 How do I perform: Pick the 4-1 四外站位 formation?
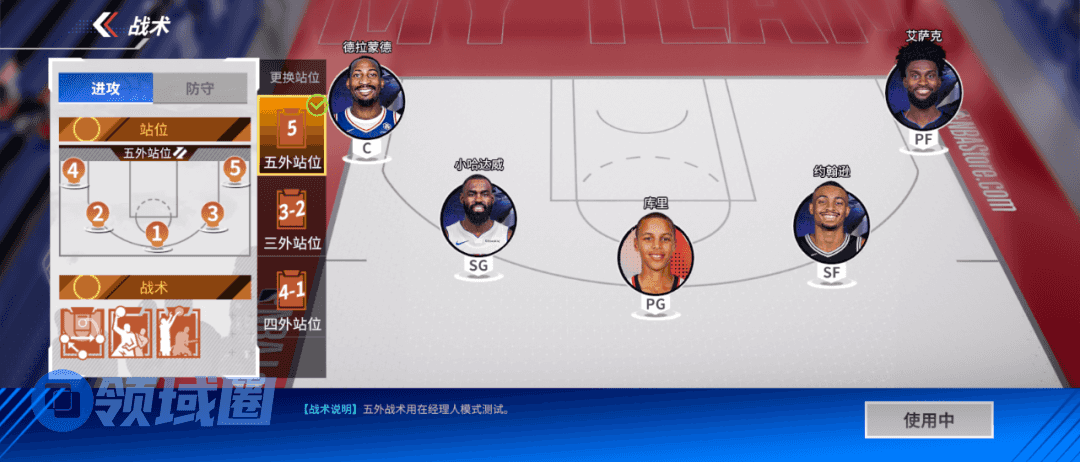coord(292,299)
